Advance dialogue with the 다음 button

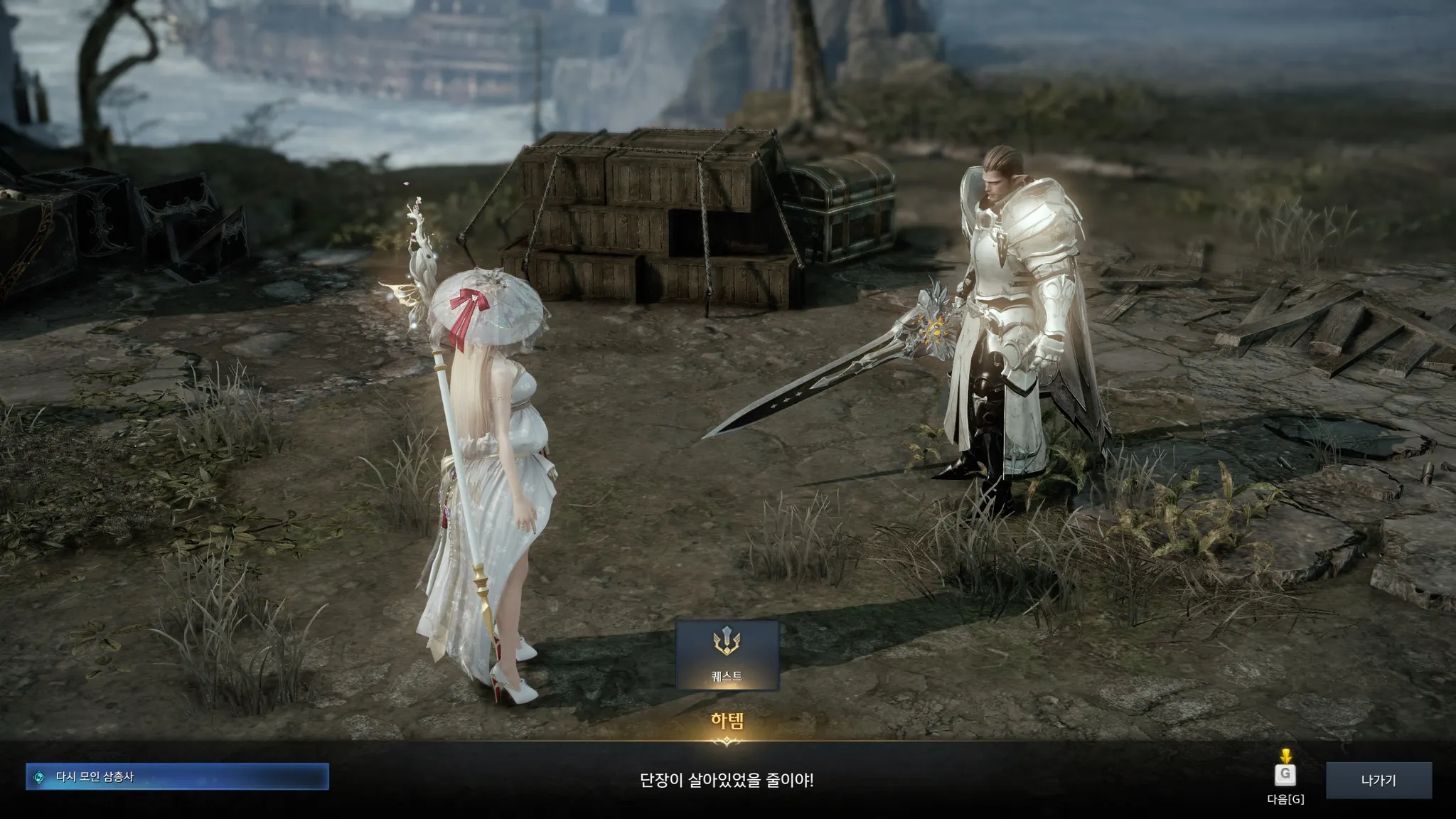click(x=1285, y=775)
